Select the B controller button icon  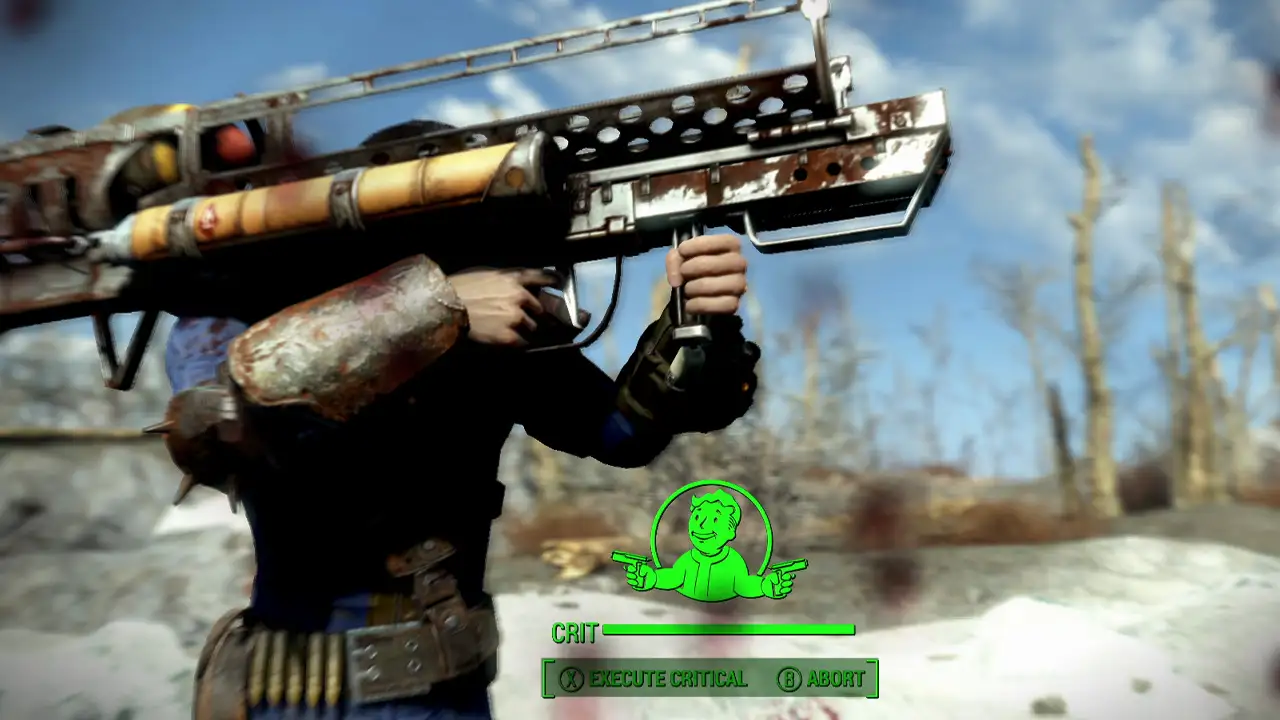pos(789,678)
